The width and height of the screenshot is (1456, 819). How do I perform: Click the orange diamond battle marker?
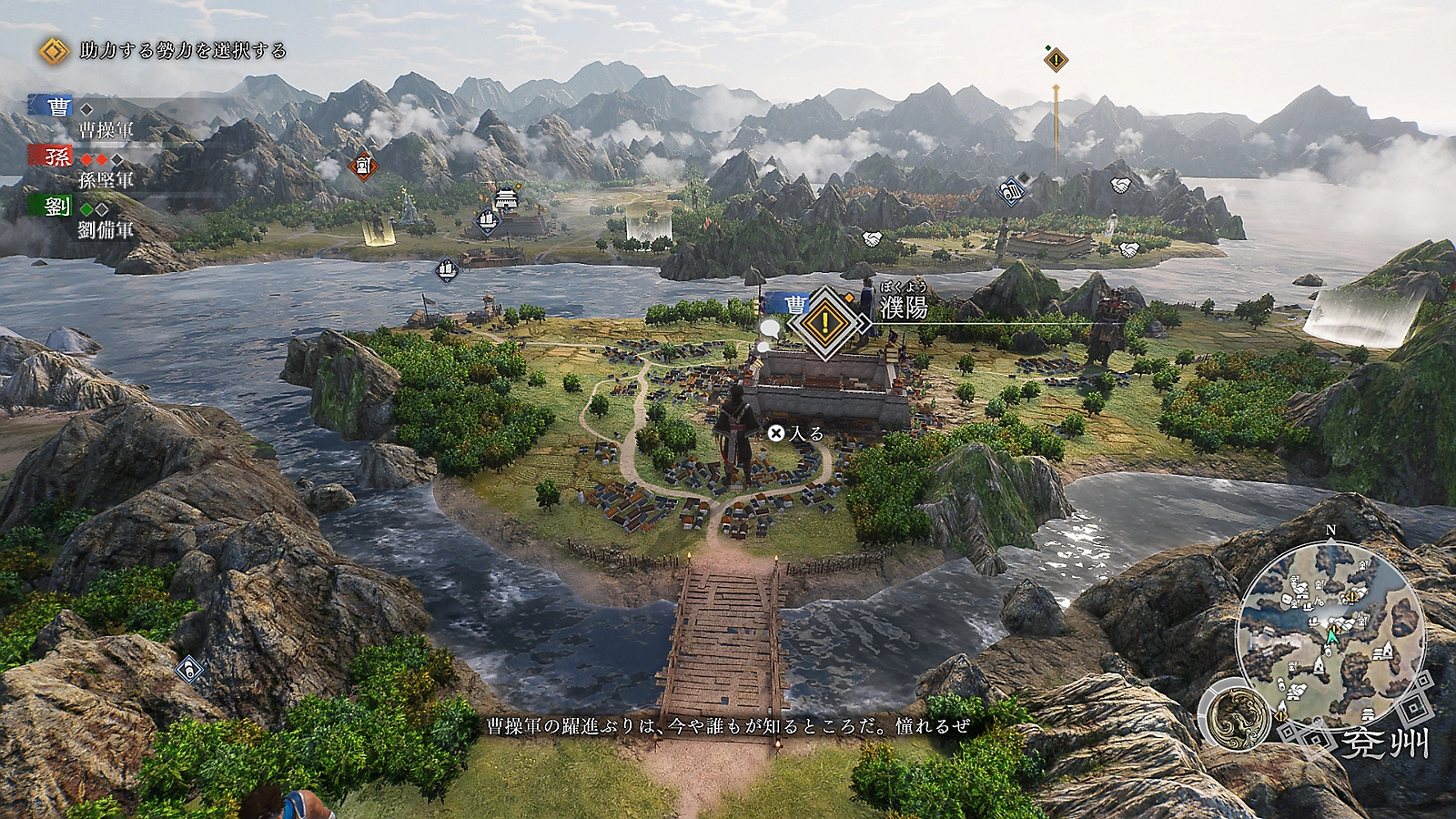[x=363, y=167]
